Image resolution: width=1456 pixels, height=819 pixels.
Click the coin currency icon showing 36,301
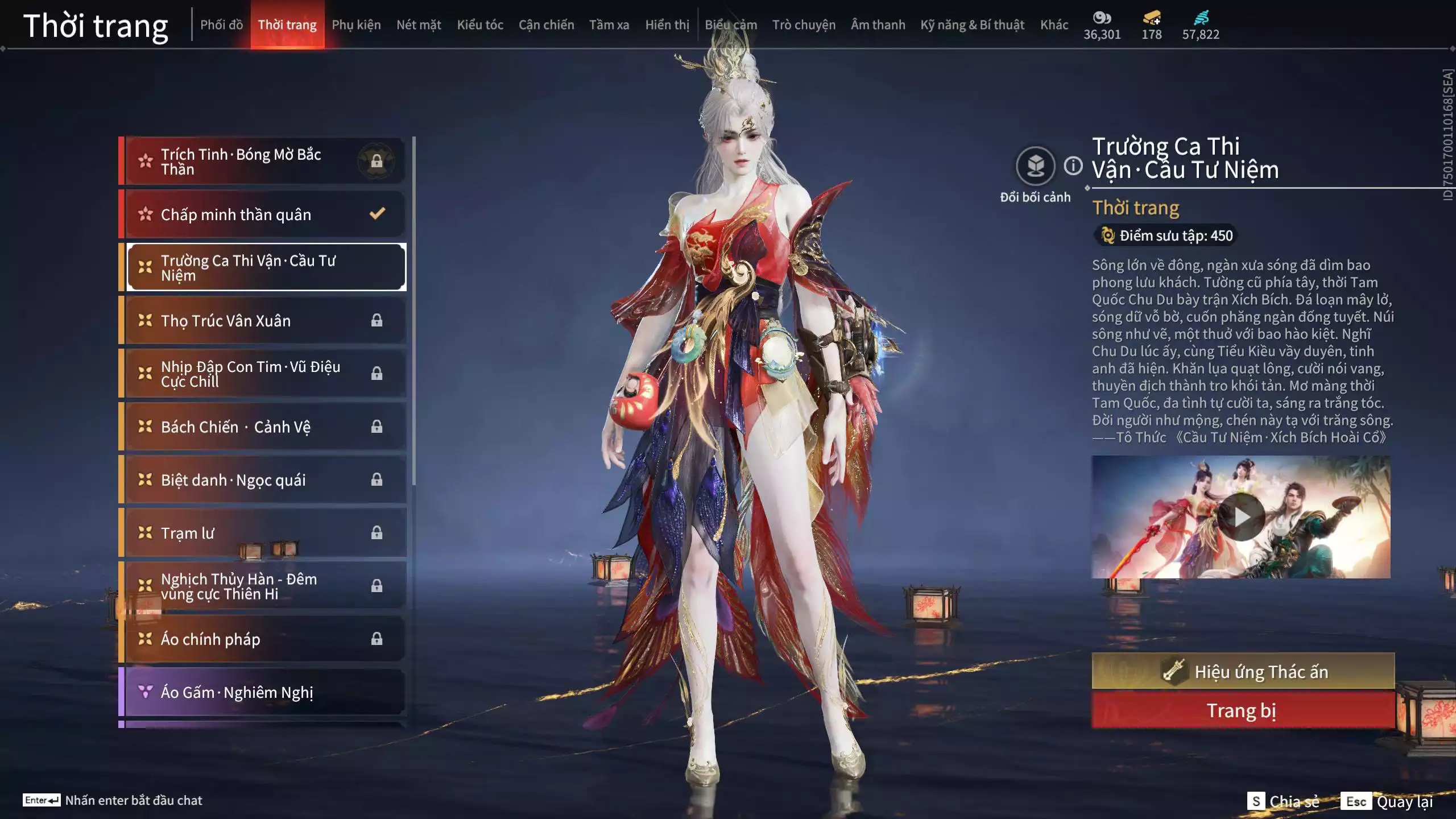tap(1101, 18)
